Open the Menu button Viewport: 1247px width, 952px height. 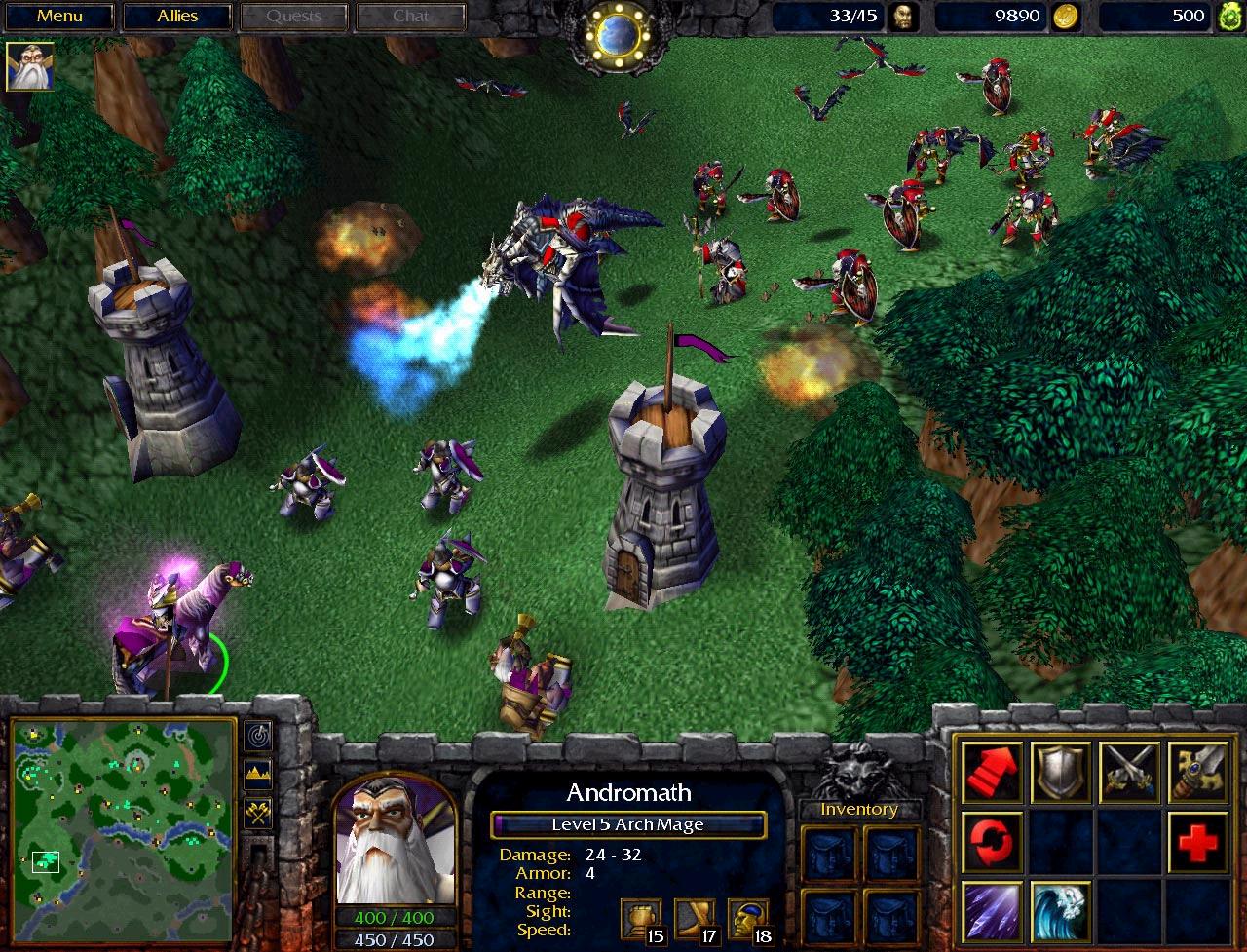[59, 17]
